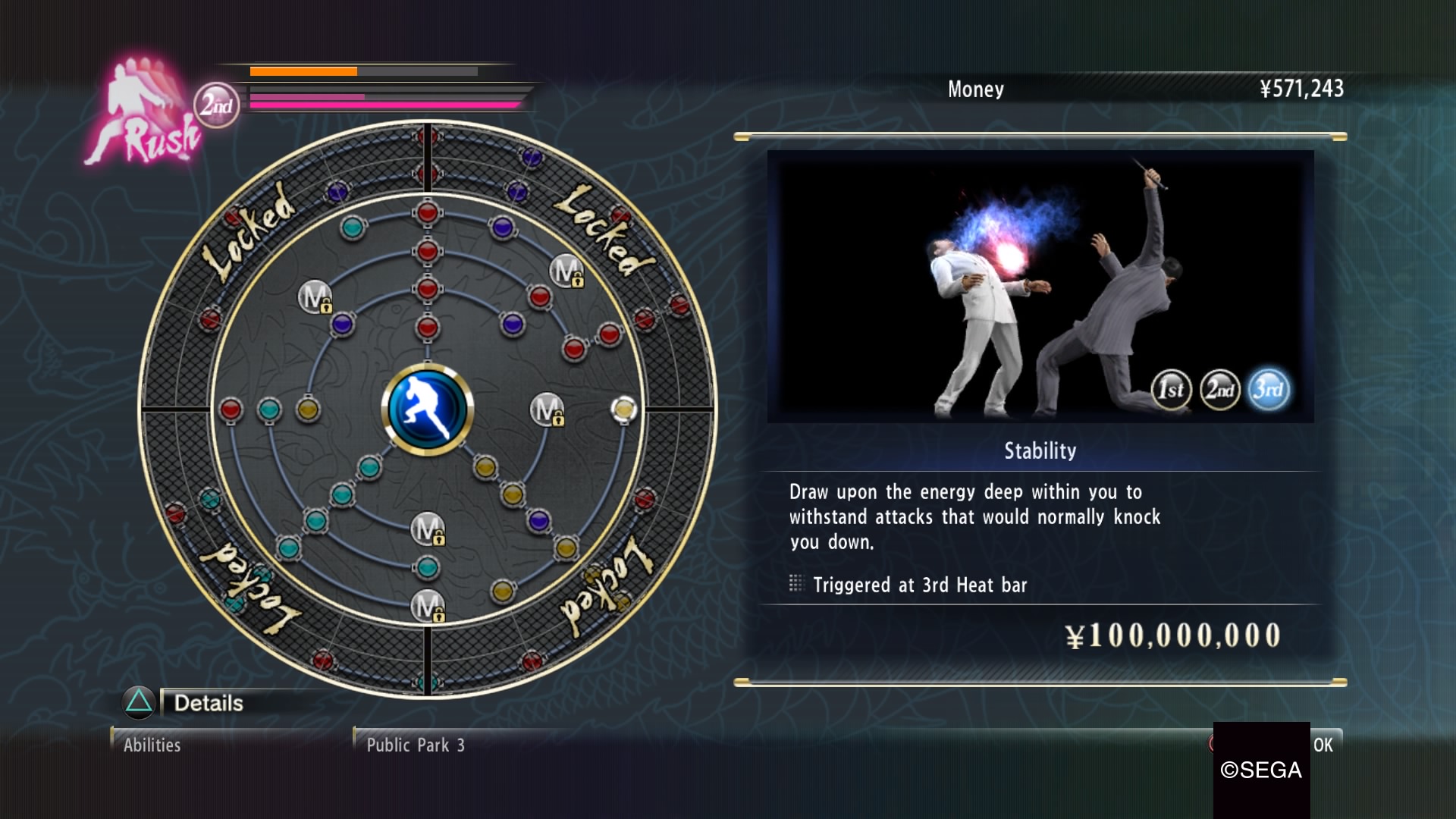The width and height of the screenshot is (1456, 819).
Task: Select the 1st Heat bar badge
Action: pos(1171,390)
